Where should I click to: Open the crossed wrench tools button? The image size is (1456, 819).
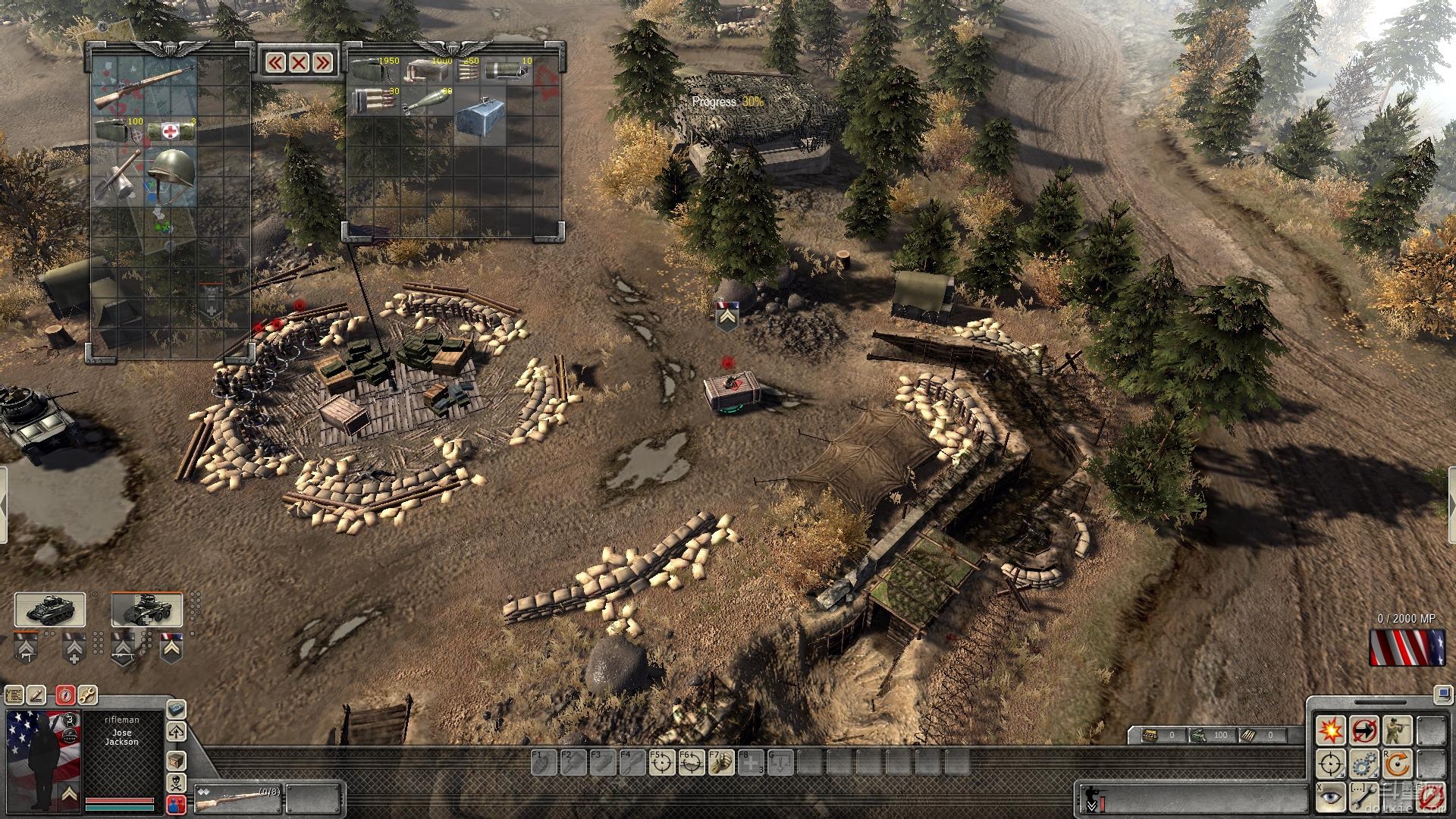[87, 694]
